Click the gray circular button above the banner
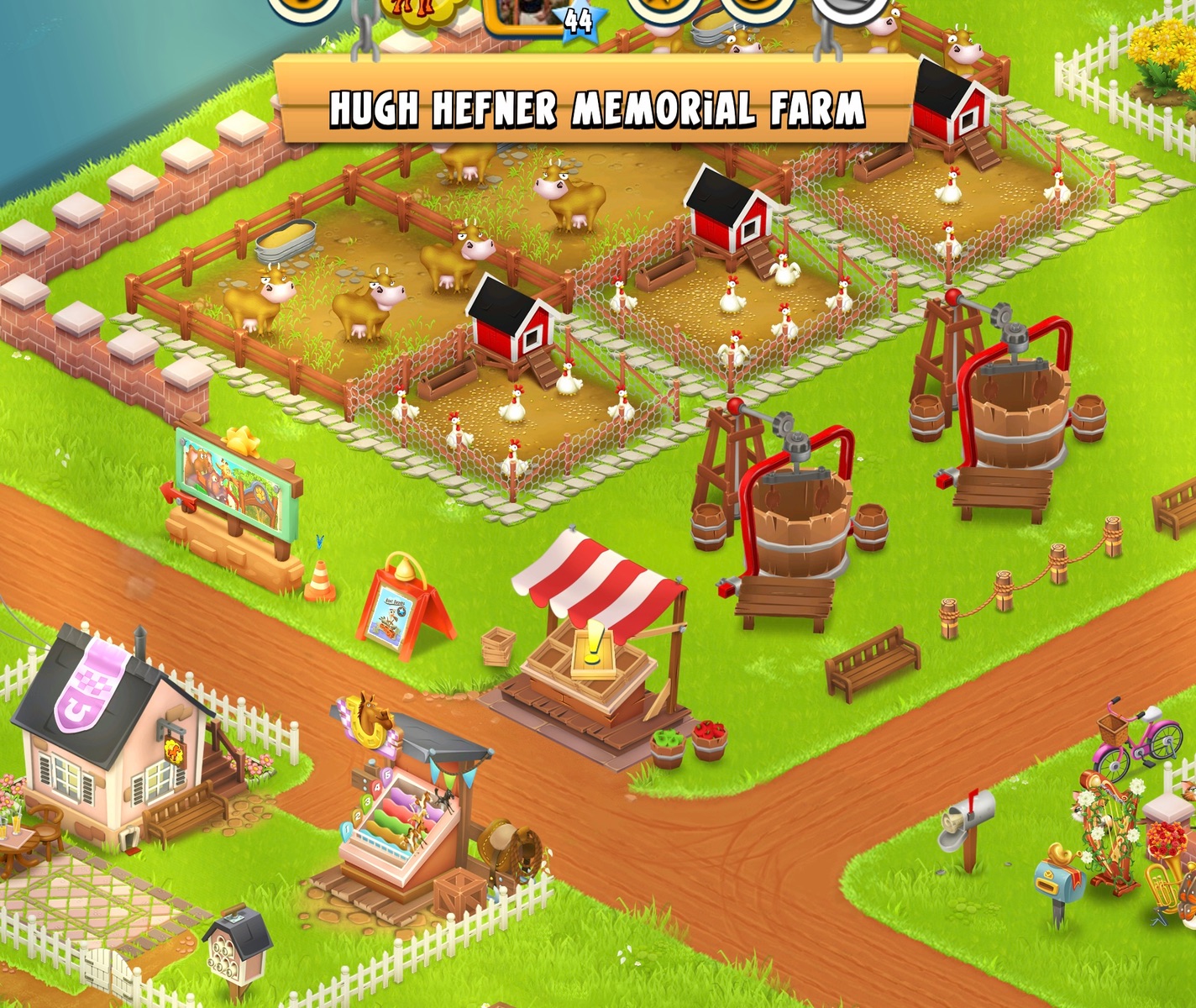The width and height of the screenshot is (1196, 1008). (850, 10)
